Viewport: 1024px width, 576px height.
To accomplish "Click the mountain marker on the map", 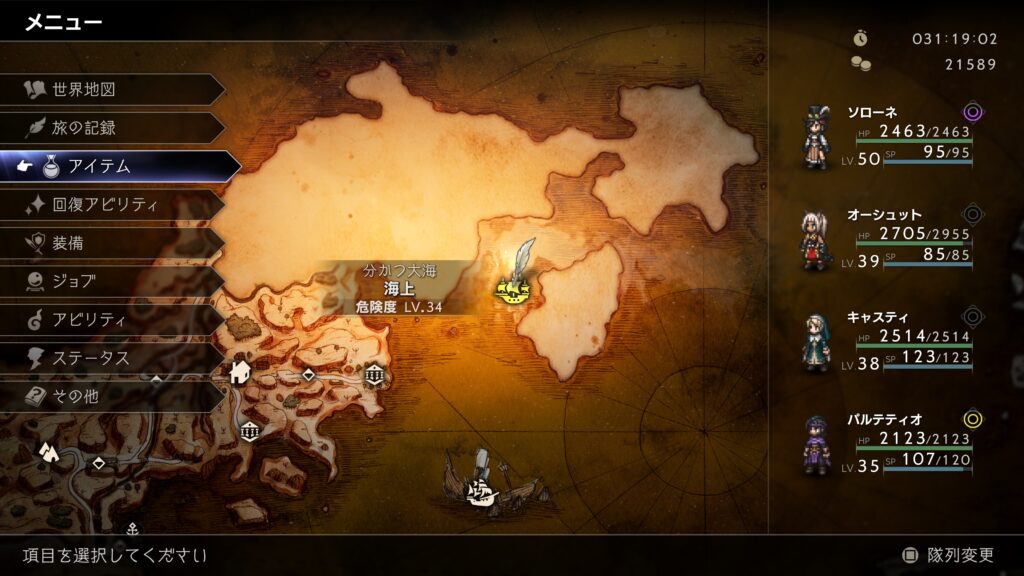I will (50, 453).
